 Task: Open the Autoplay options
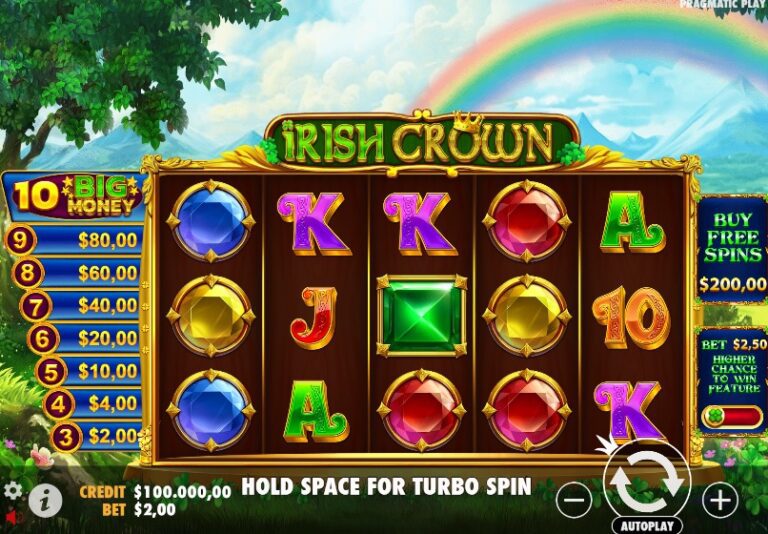click(648, 524)
